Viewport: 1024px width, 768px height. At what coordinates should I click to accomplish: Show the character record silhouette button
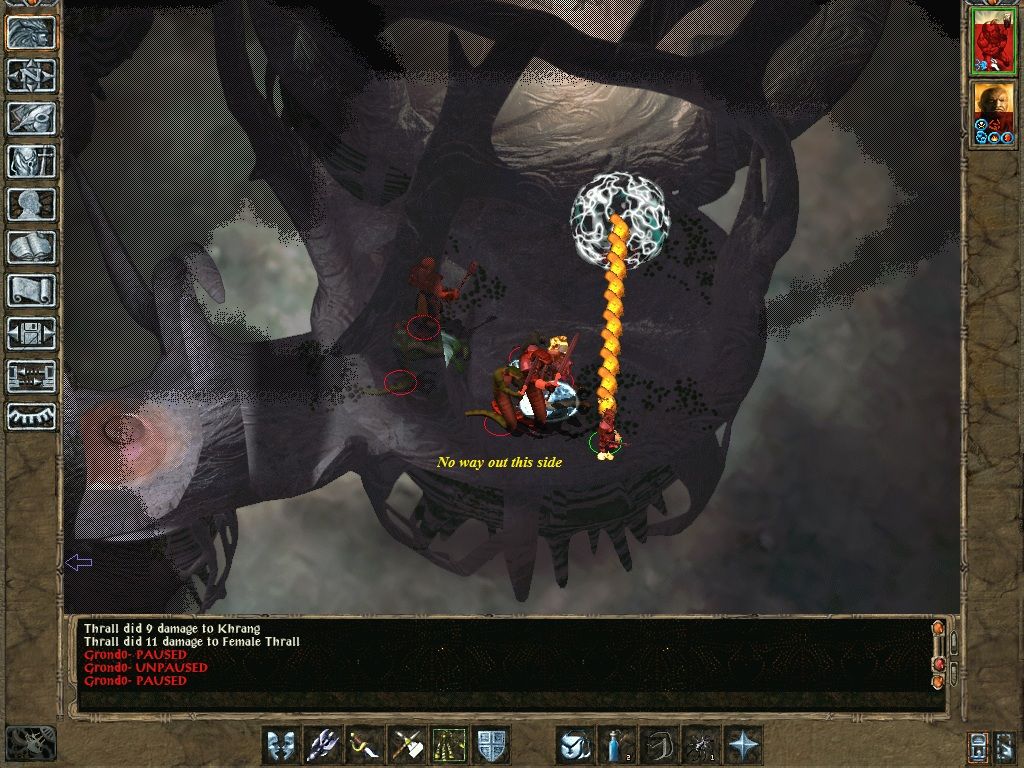[x=31, y=204]
